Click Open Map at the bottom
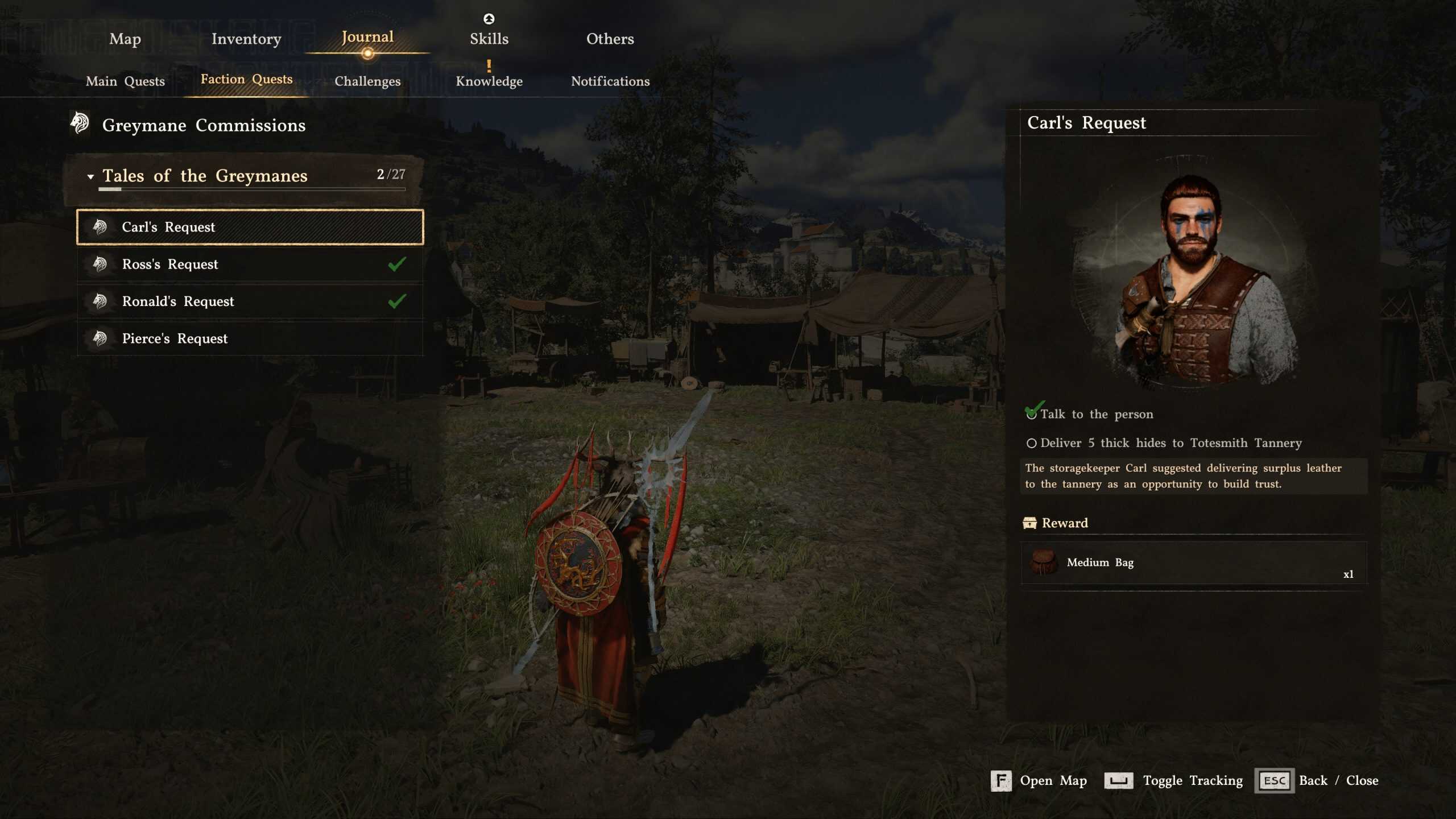Screen dimensions: 1456x819 (x=1039, y=781)
